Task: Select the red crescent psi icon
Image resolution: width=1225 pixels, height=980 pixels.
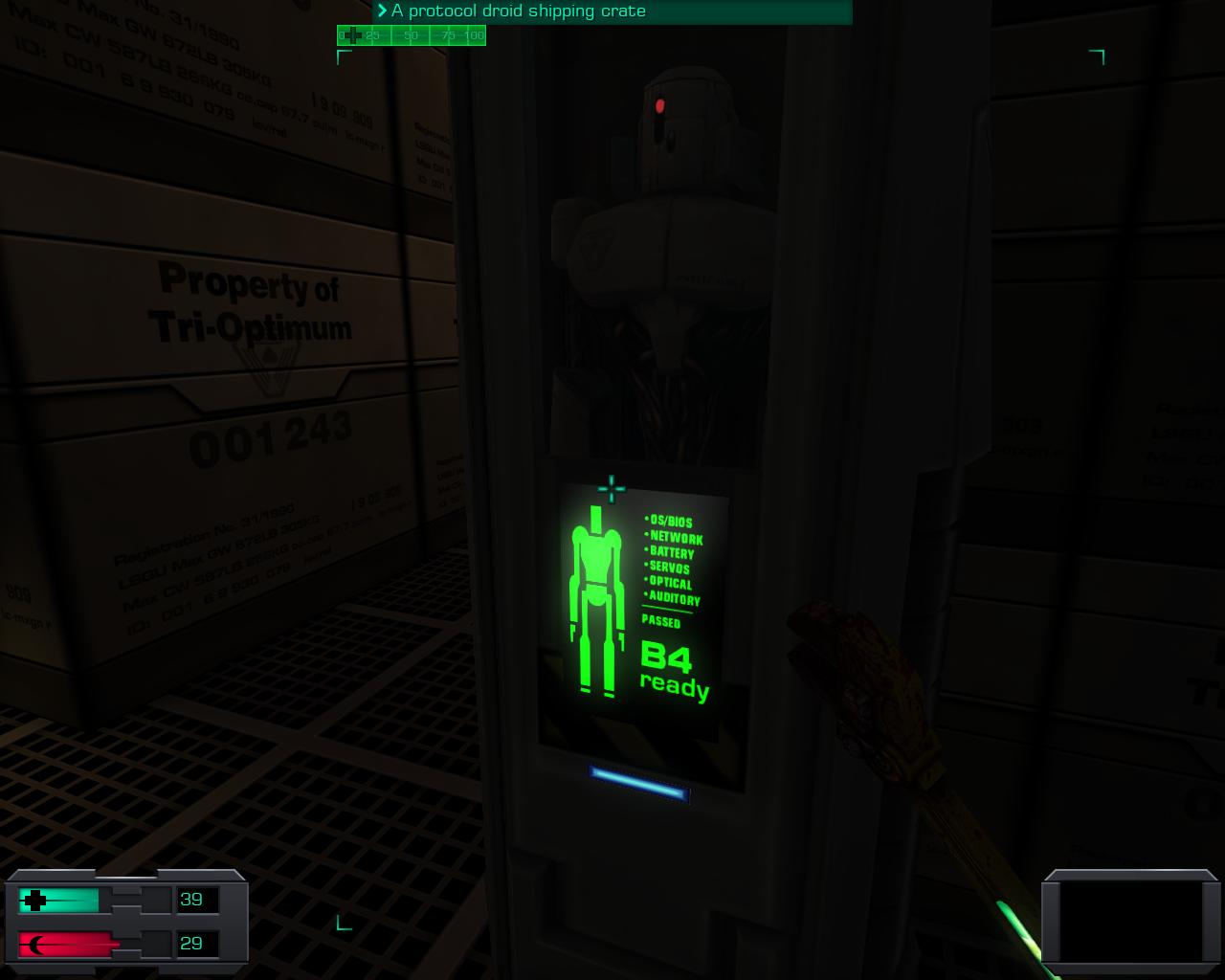Action: pyautogui.click(x=36, y=944)
